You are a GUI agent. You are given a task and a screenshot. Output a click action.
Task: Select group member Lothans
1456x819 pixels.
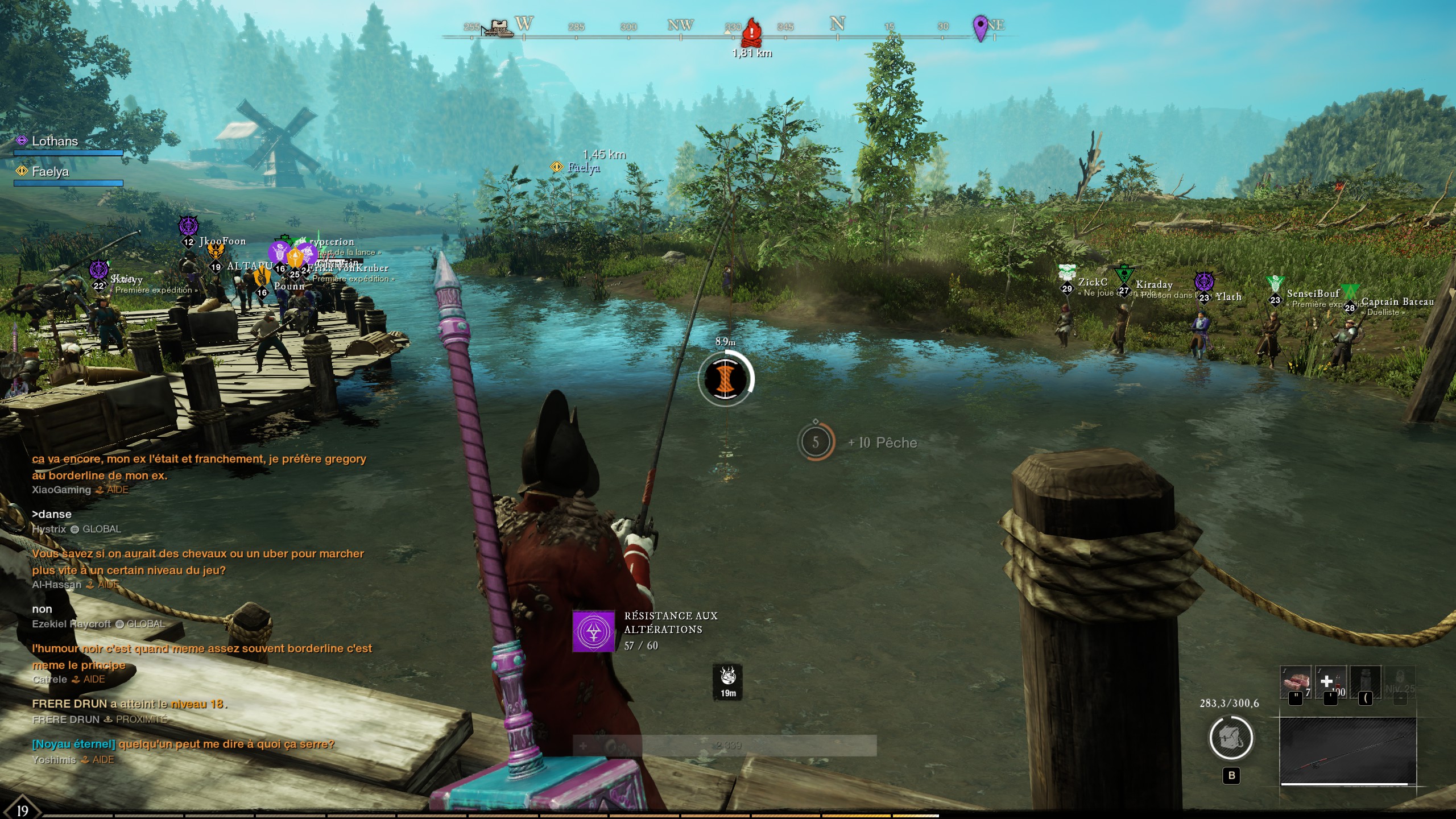coord(55,141)
